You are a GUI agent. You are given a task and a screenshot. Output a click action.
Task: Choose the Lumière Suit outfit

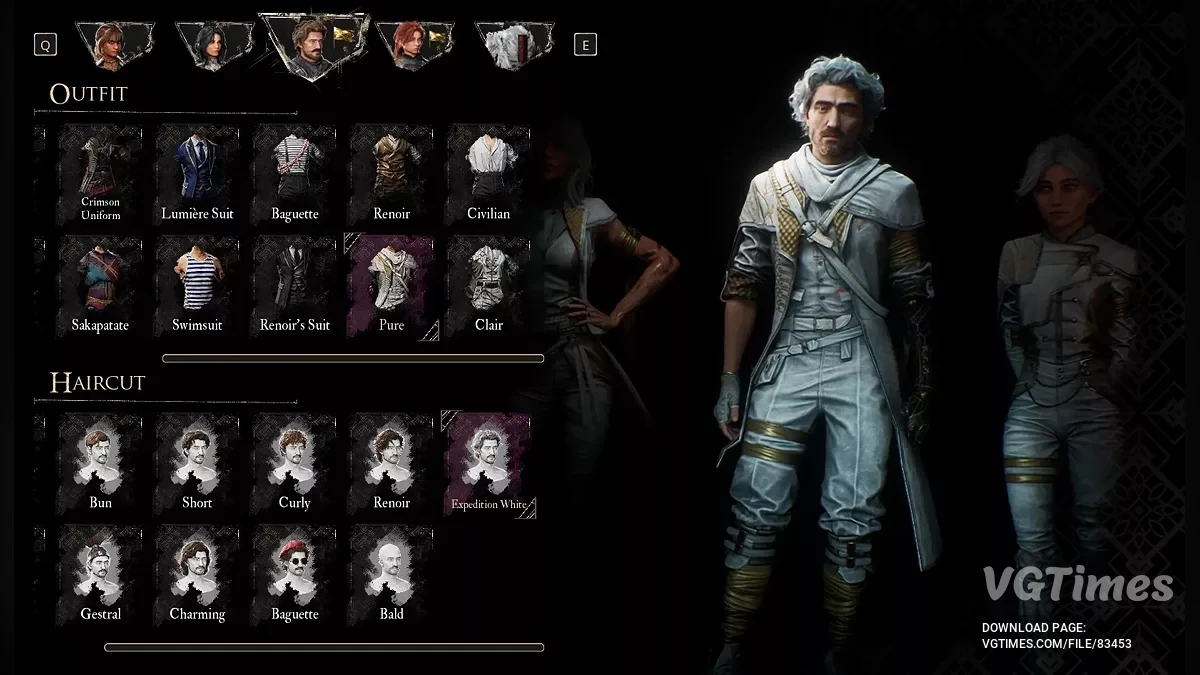pyautogui.click(x=197, y=174)
